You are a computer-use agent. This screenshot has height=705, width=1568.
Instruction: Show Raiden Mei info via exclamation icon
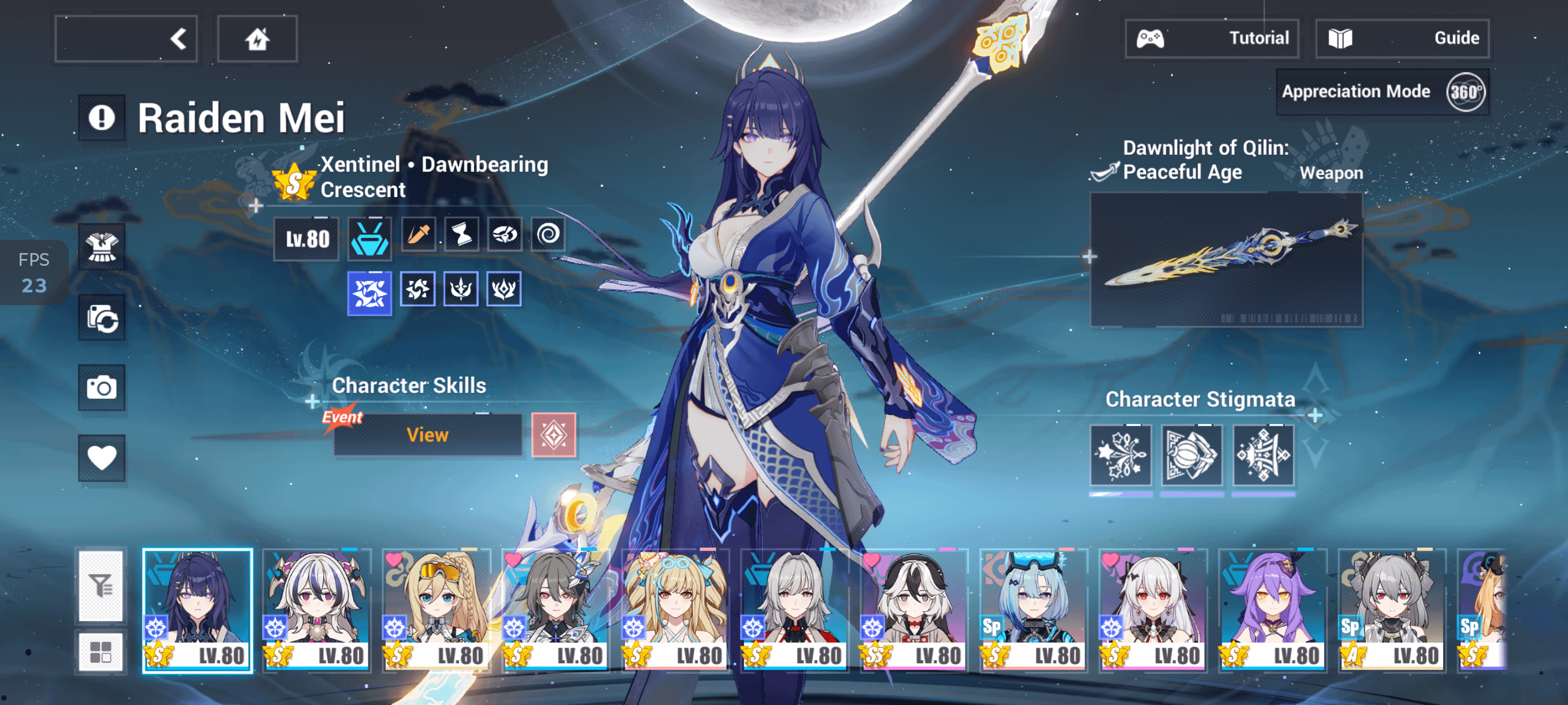(x=102, y=117)
